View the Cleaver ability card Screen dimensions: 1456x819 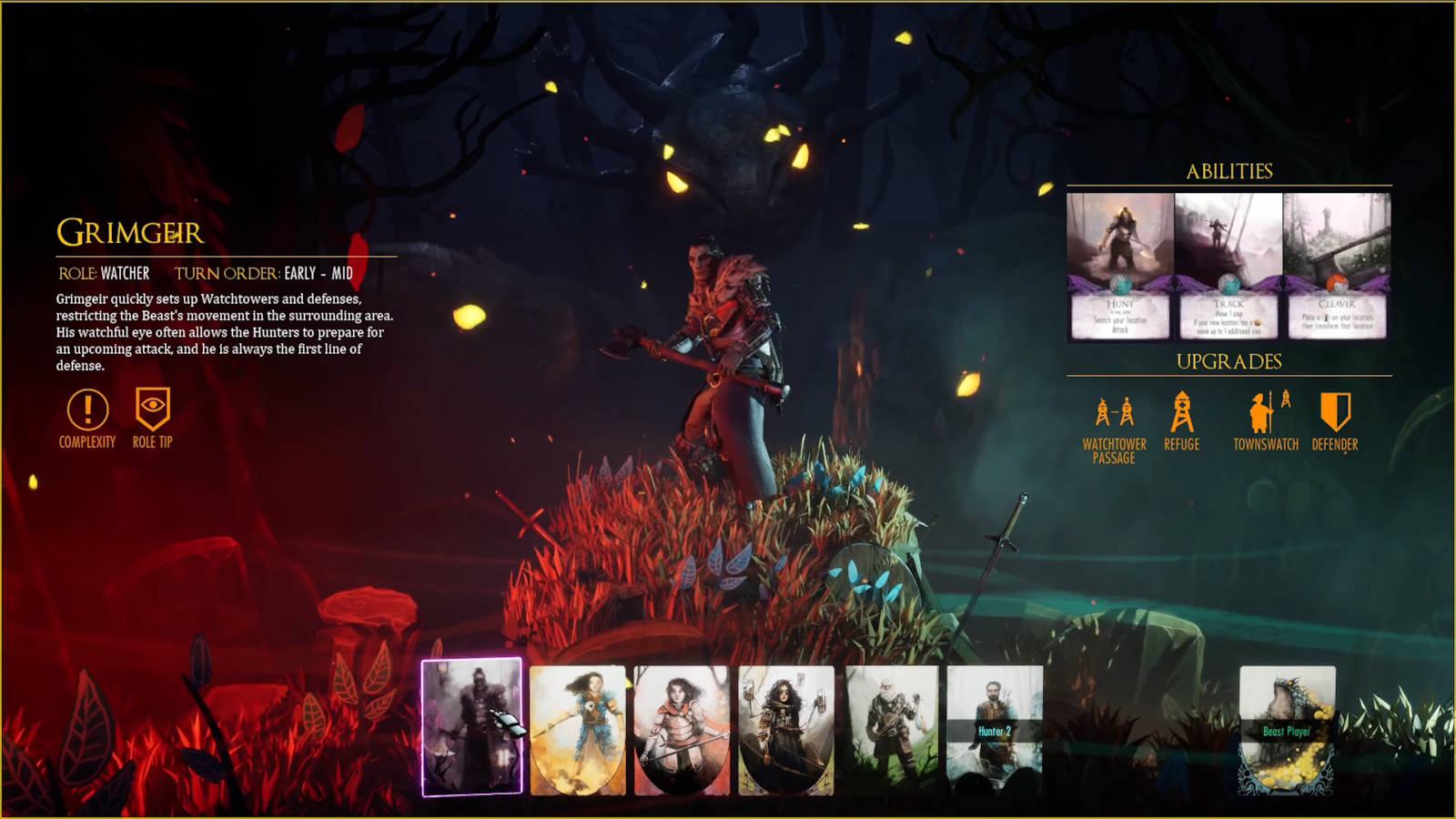click(1336, 266)
